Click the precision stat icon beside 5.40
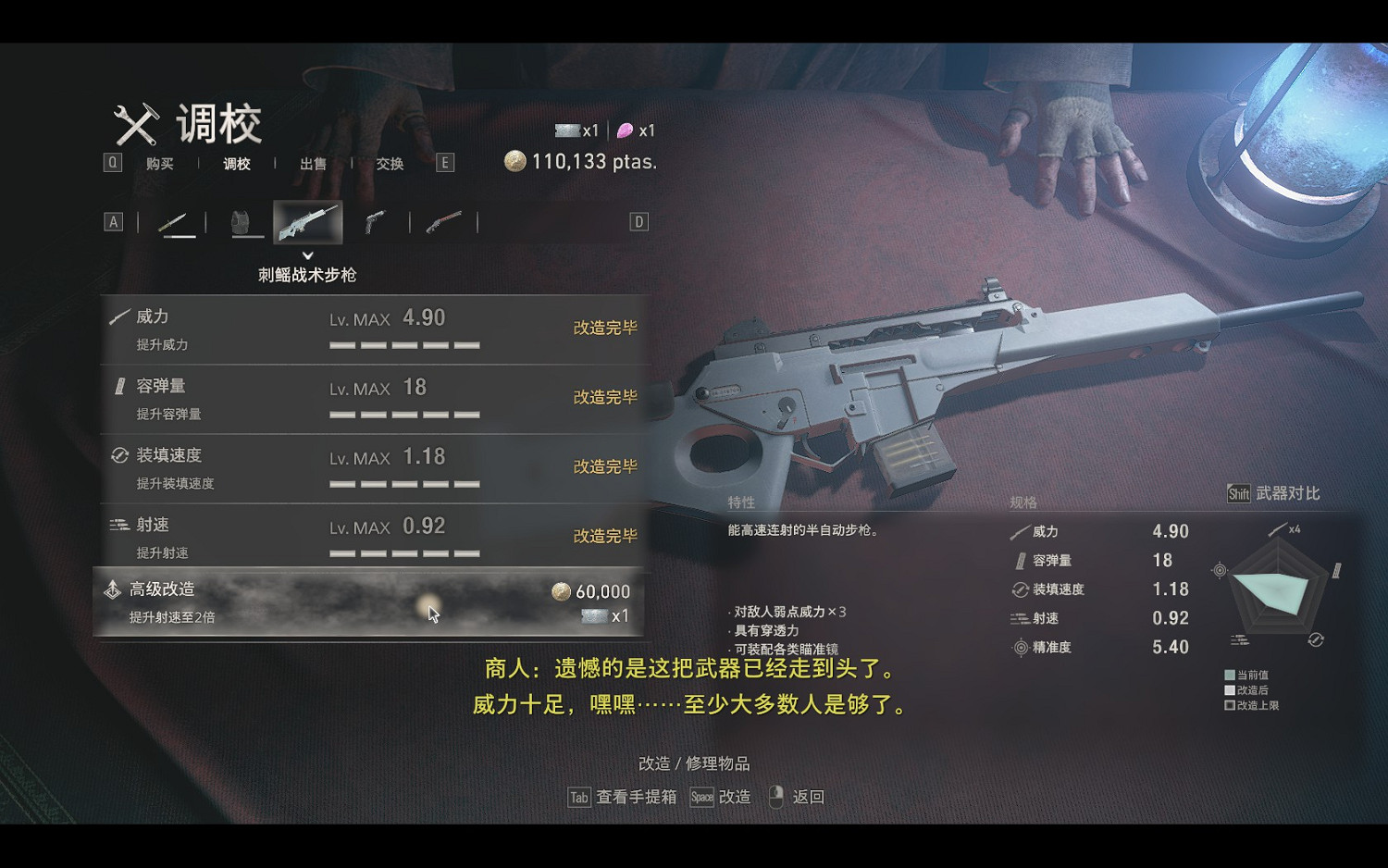 (x=1021, y=648)
